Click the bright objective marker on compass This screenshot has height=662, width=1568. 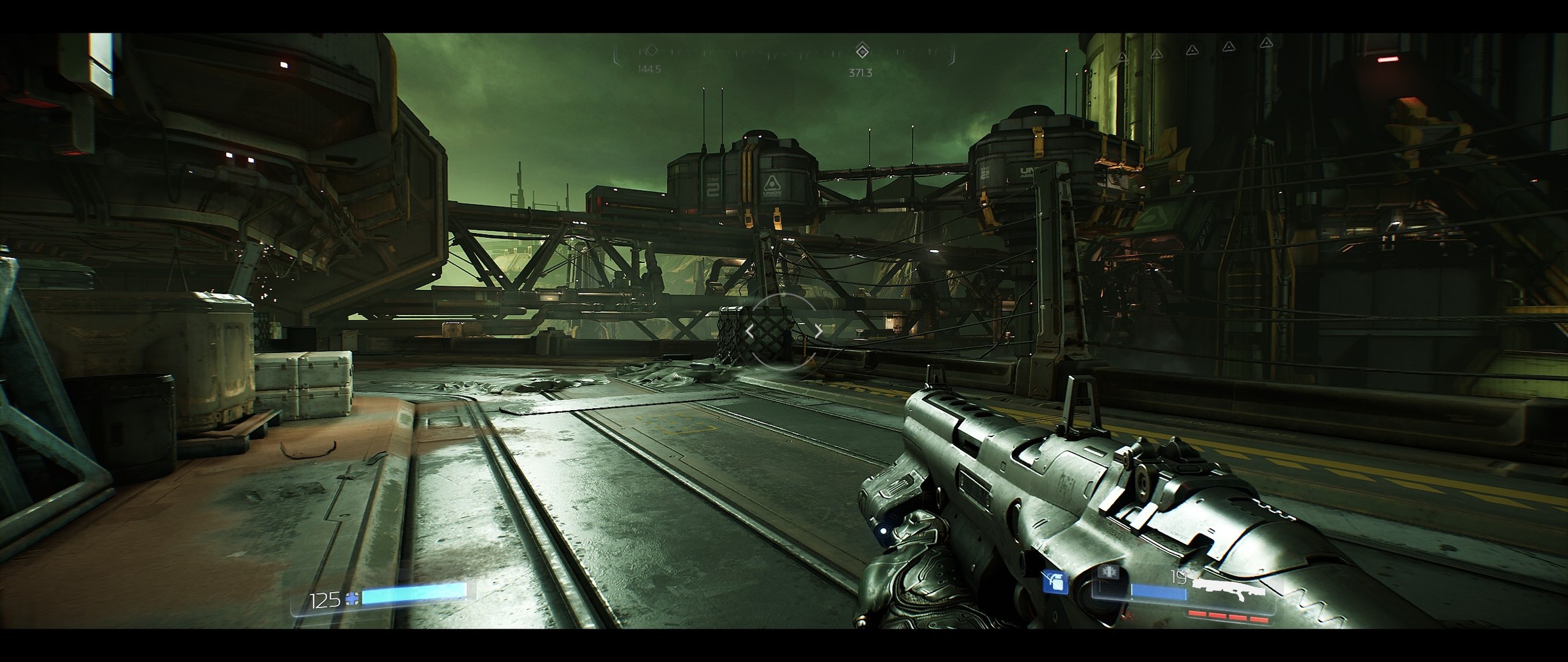[x=862, y=51]
